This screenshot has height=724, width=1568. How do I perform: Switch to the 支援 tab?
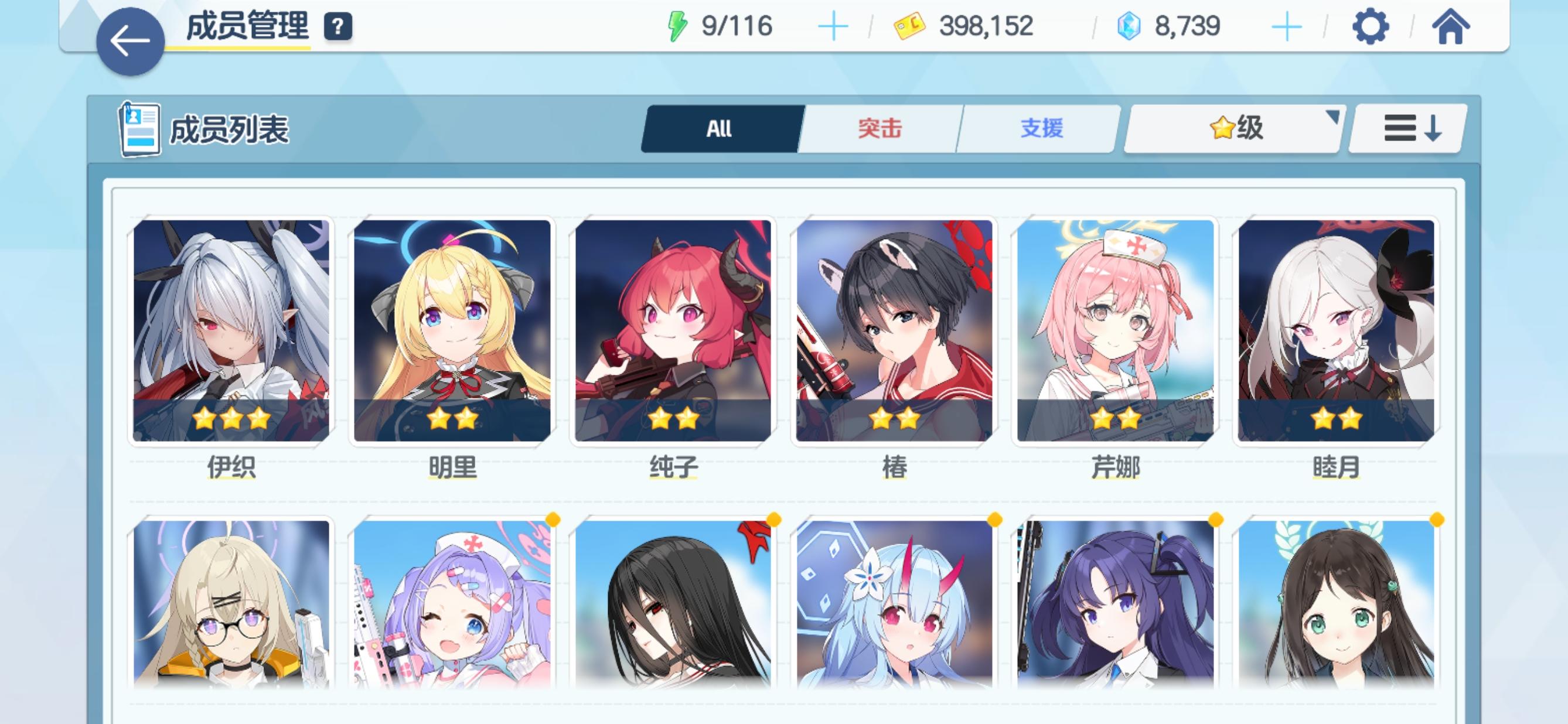pyautogui.click(x=1041, y=128)
